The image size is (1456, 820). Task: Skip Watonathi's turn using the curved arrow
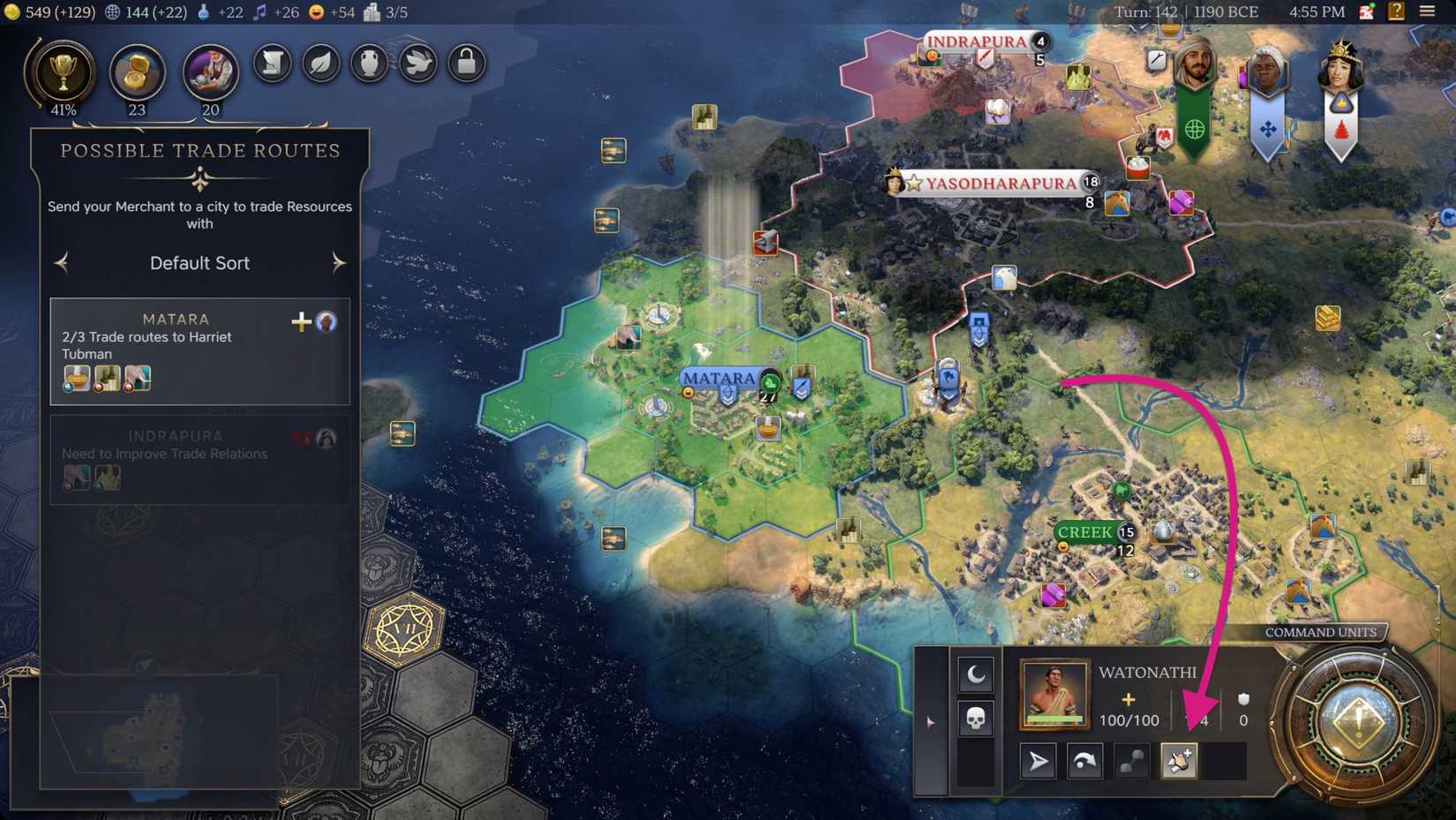coord(1084,760)
